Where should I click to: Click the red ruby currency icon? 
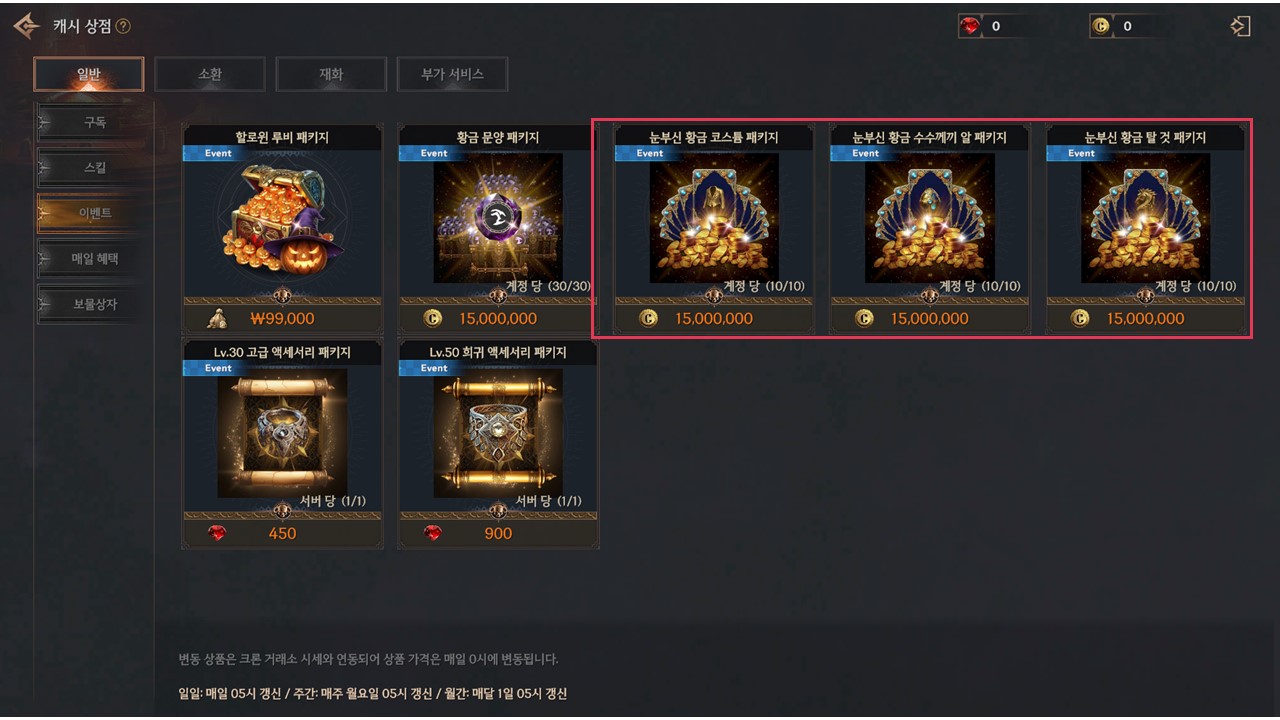tap(970, 27)
